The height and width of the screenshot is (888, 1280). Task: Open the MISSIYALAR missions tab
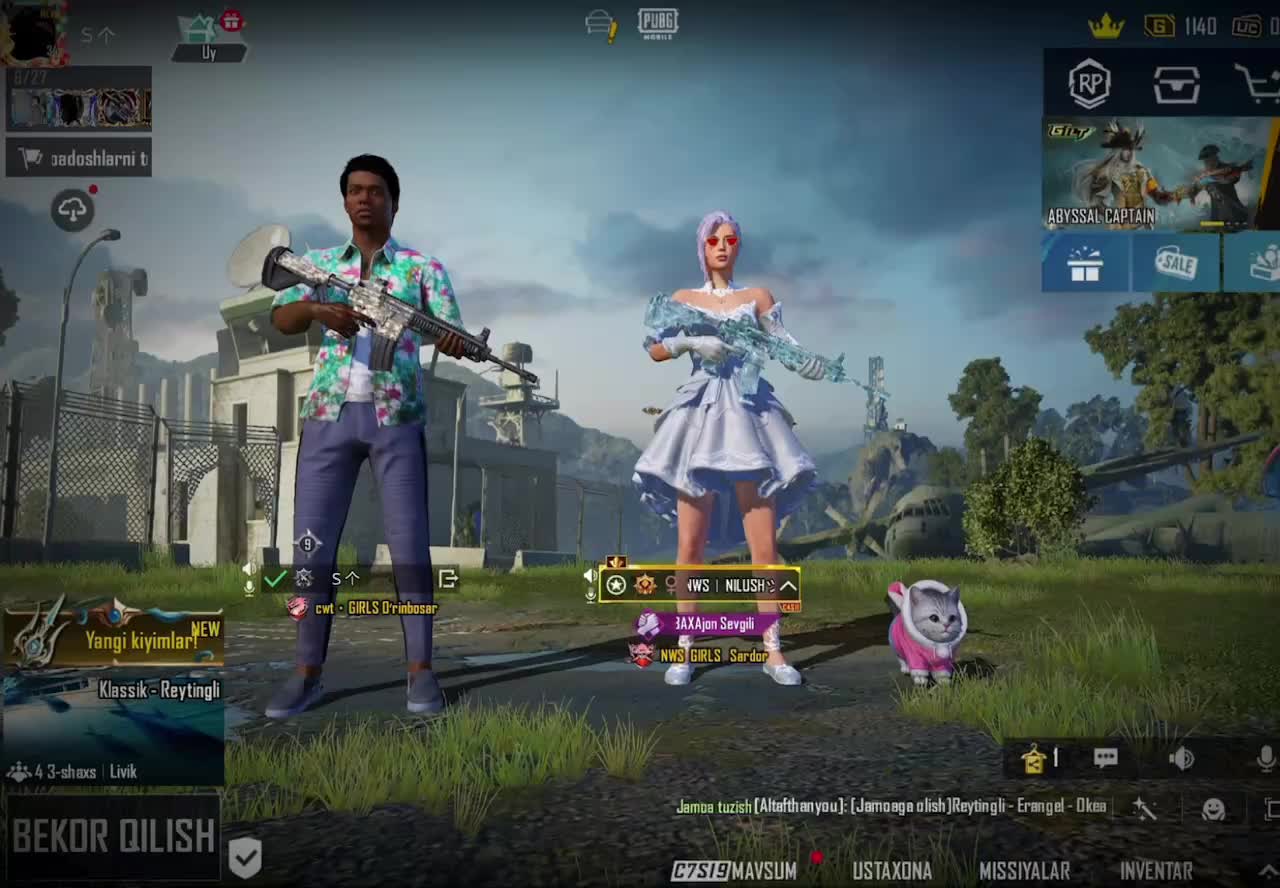(1024, 871)
